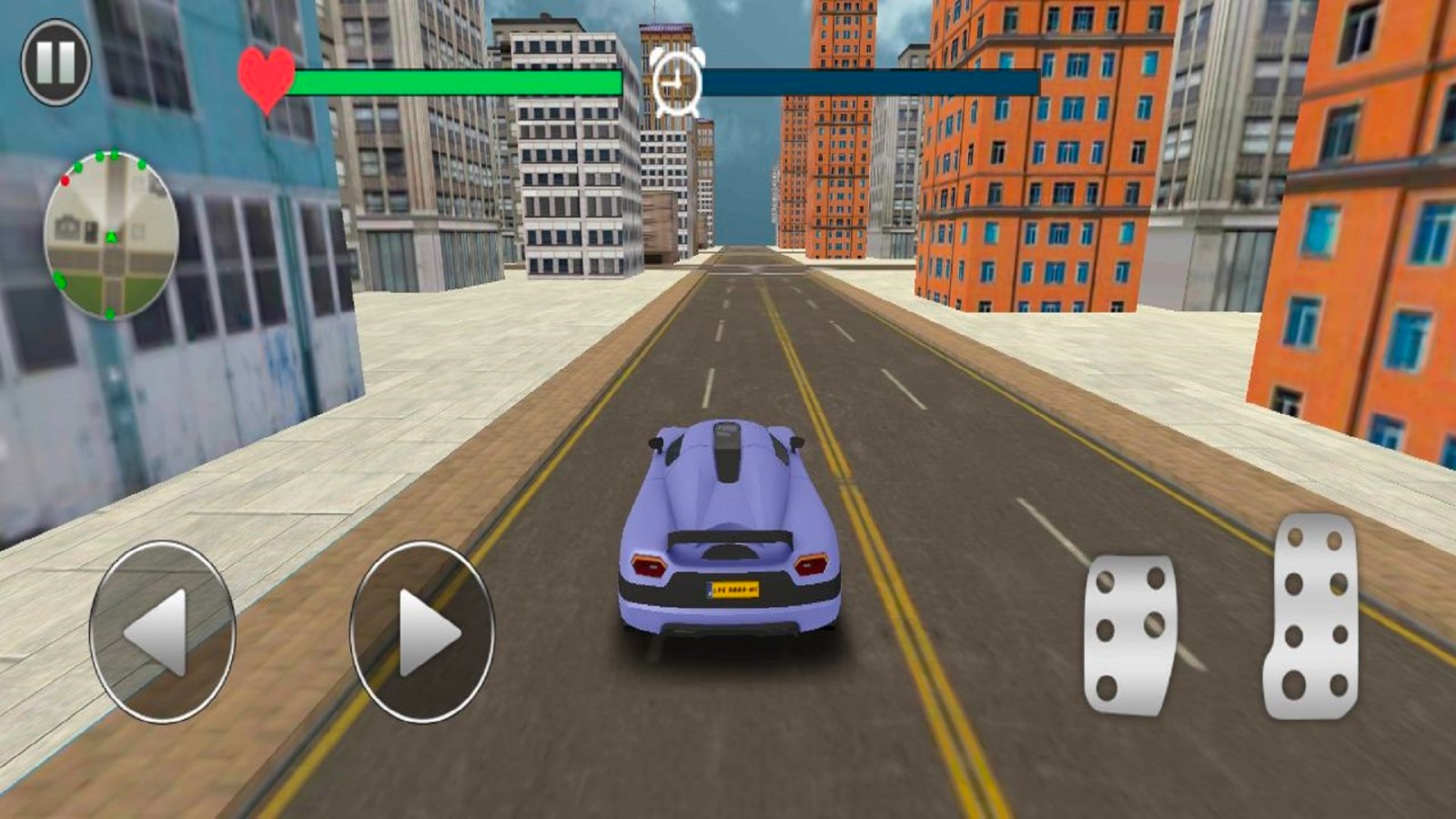Steer left using the left arrow button
The width and height of the screenshot is (1456, 819).
162,632
